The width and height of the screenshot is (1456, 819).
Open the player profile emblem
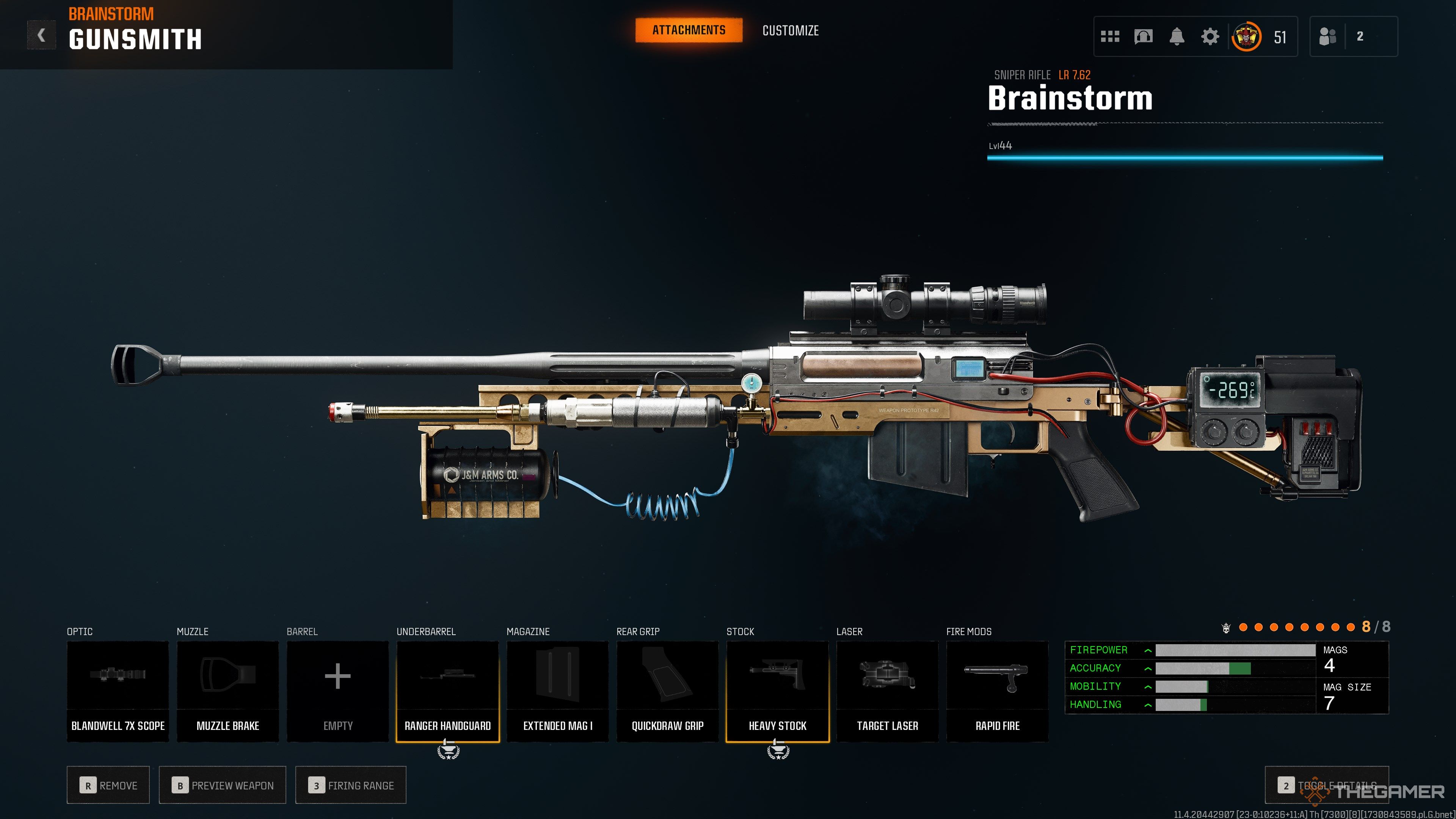(1246, 37)
